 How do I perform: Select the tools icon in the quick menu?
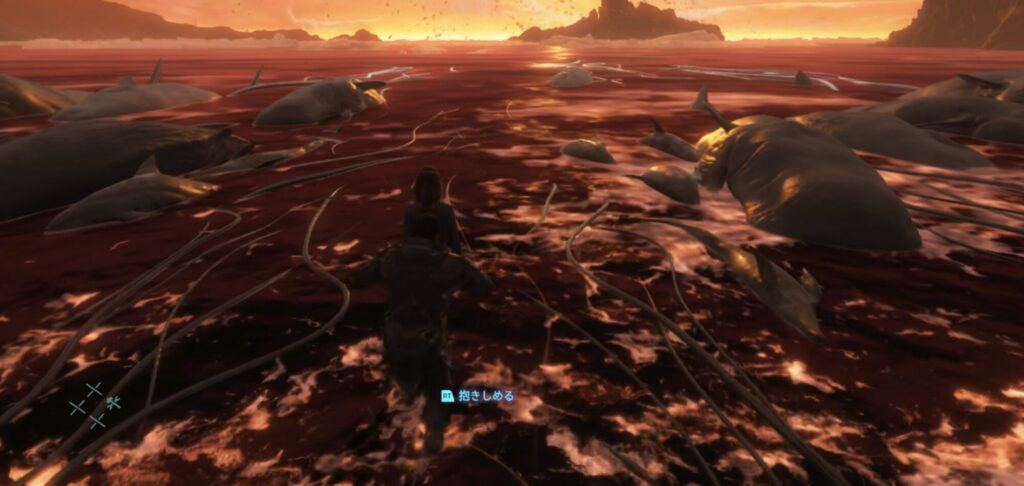[x=113, y=403]
